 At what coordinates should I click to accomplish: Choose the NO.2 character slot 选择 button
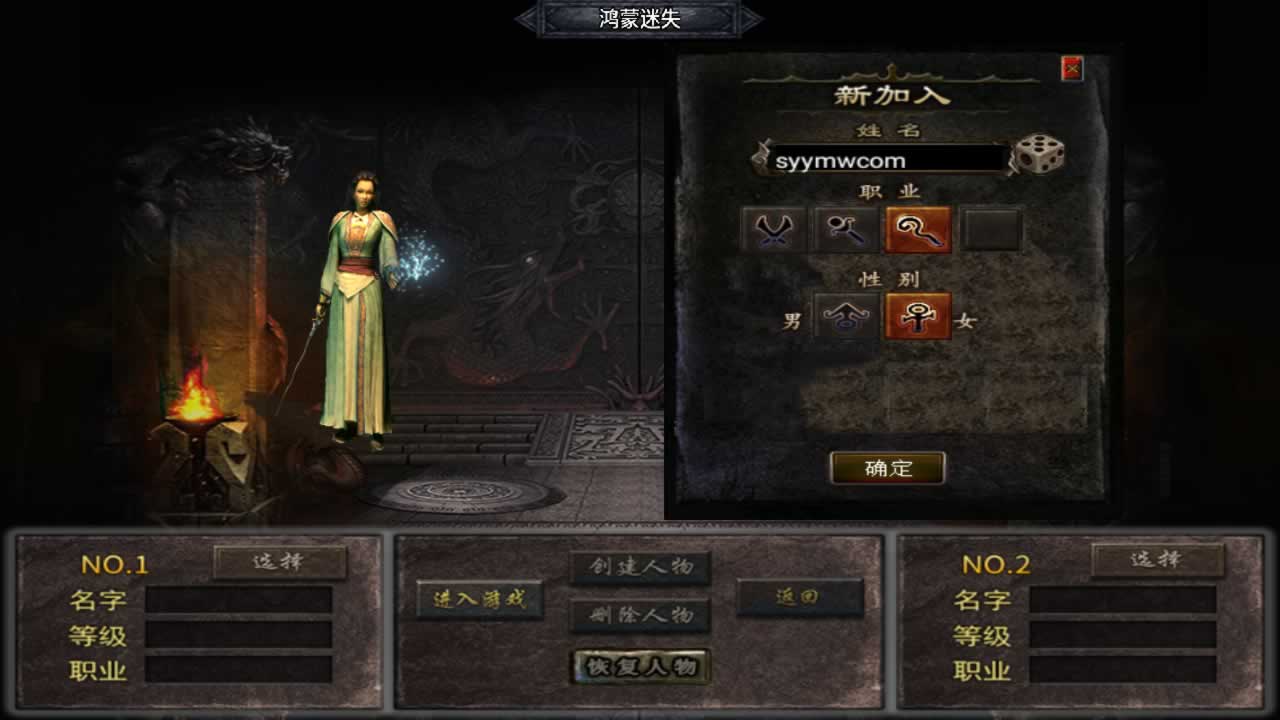pos(1157,560)
